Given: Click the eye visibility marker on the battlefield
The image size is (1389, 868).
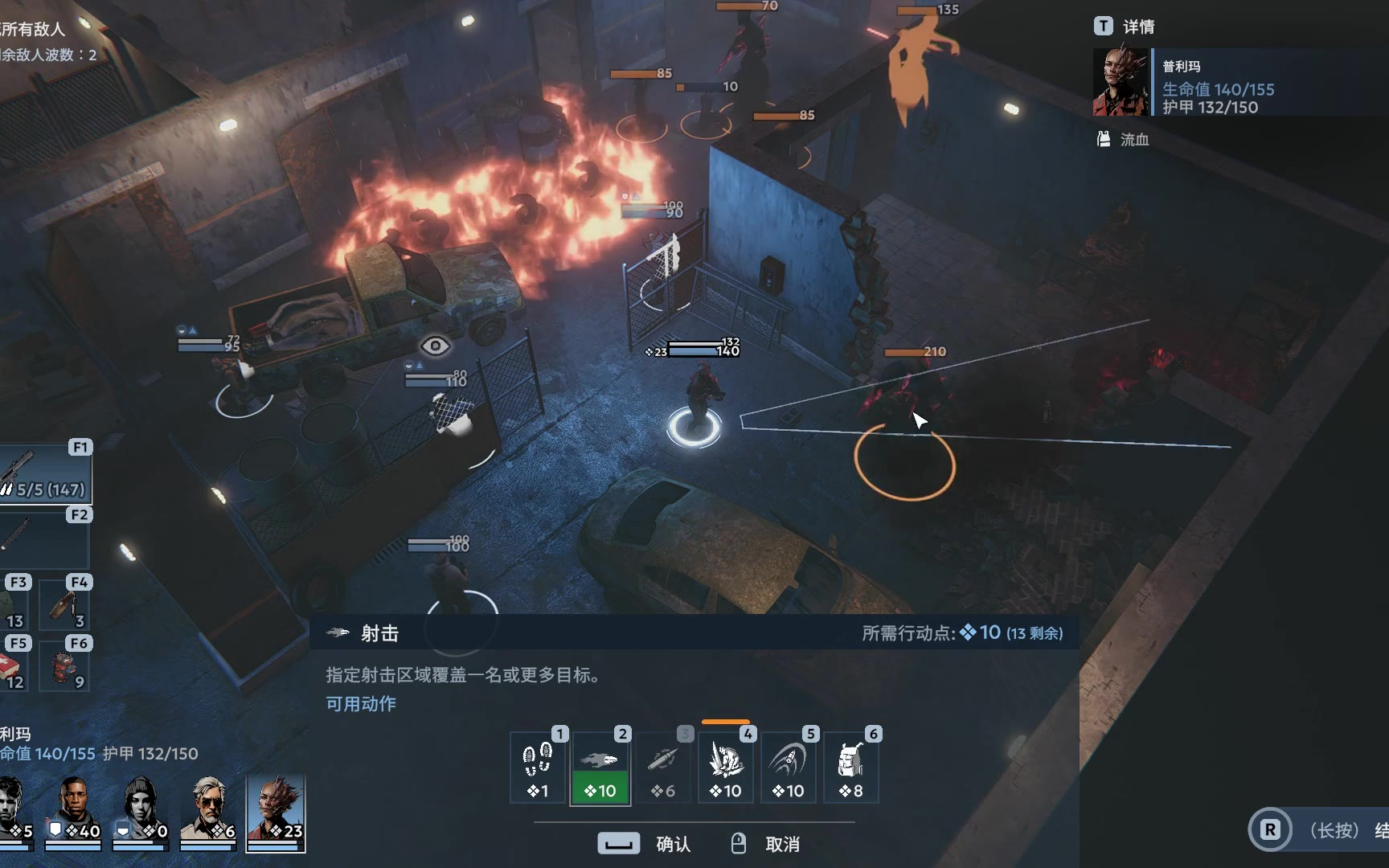Looking at the screenshot, I should click(435, 346).
